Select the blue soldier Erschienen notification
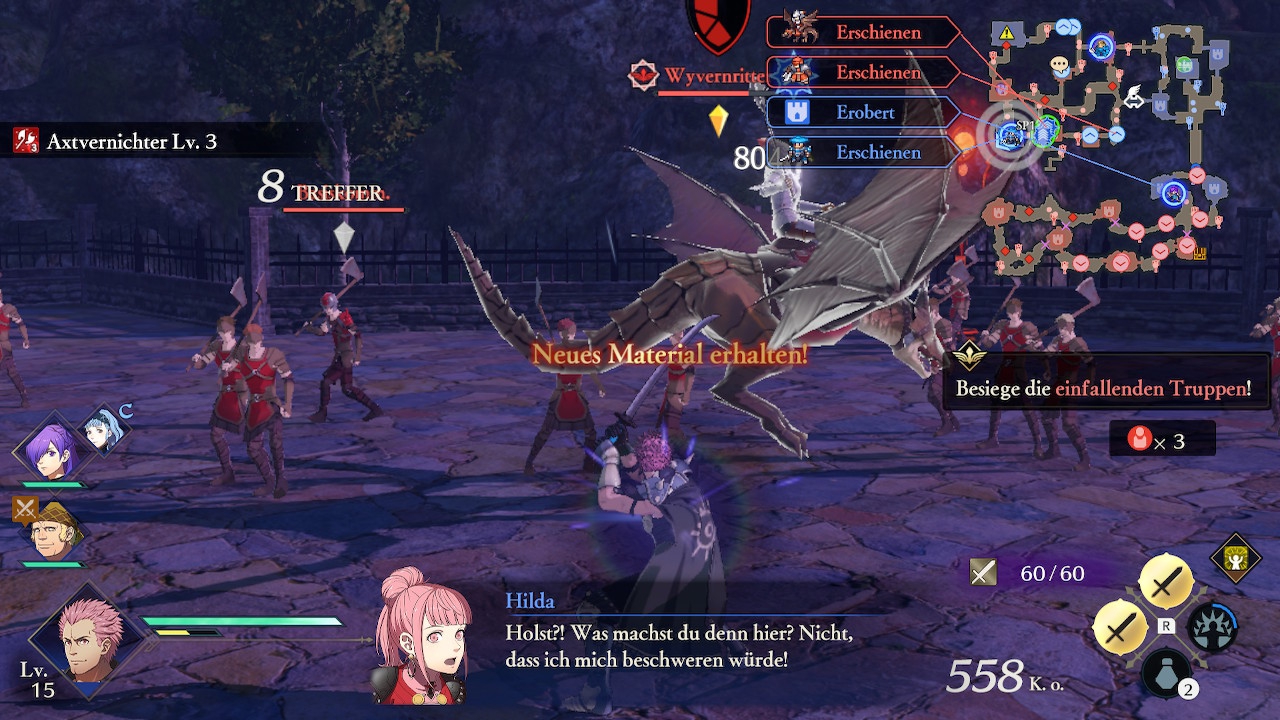Screen dimensions: 1280x720 (x=860, y=152)
